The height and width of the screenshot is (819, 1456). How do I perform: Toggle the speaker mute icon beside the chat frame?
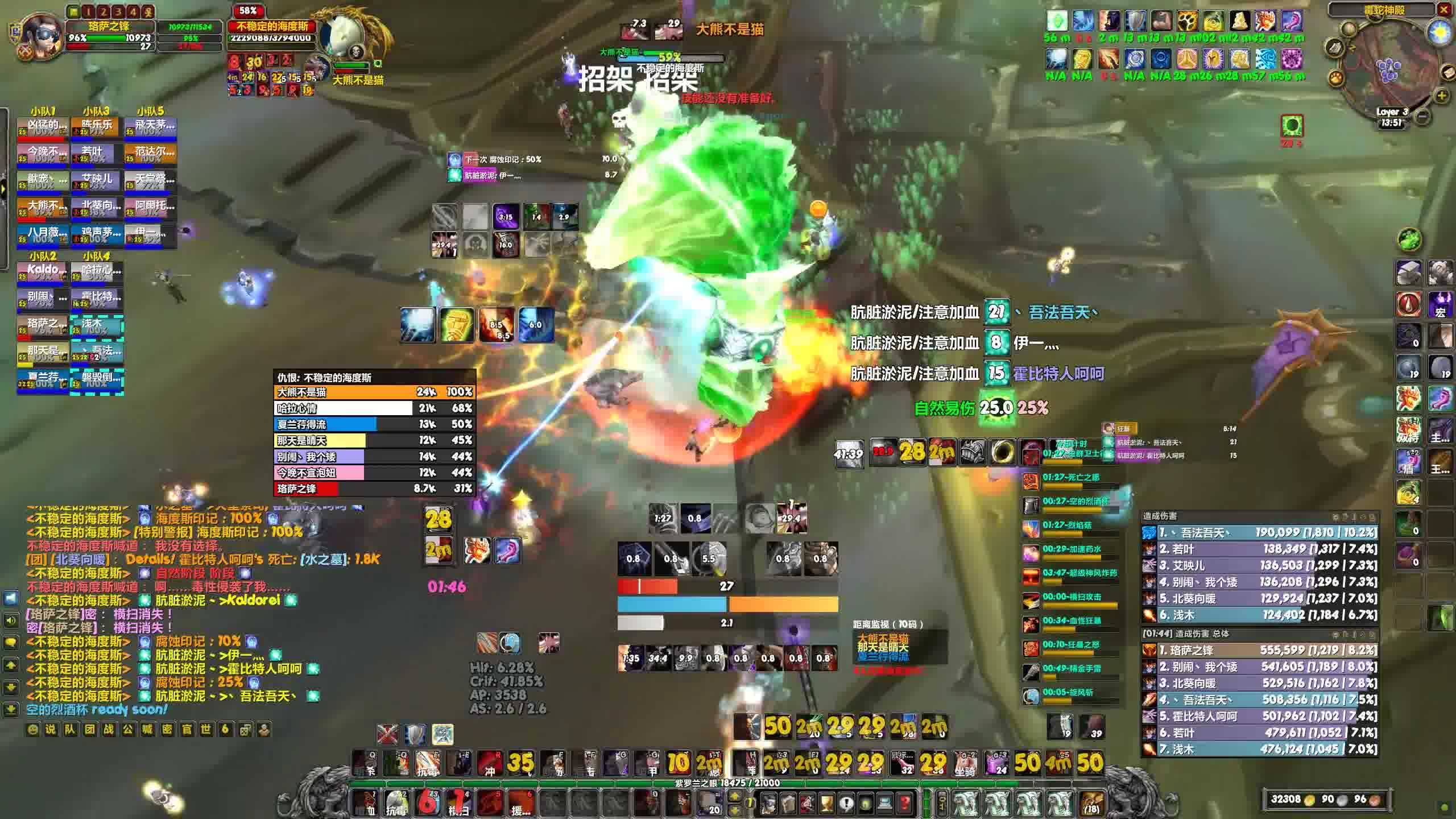click(x=11, y=620)
